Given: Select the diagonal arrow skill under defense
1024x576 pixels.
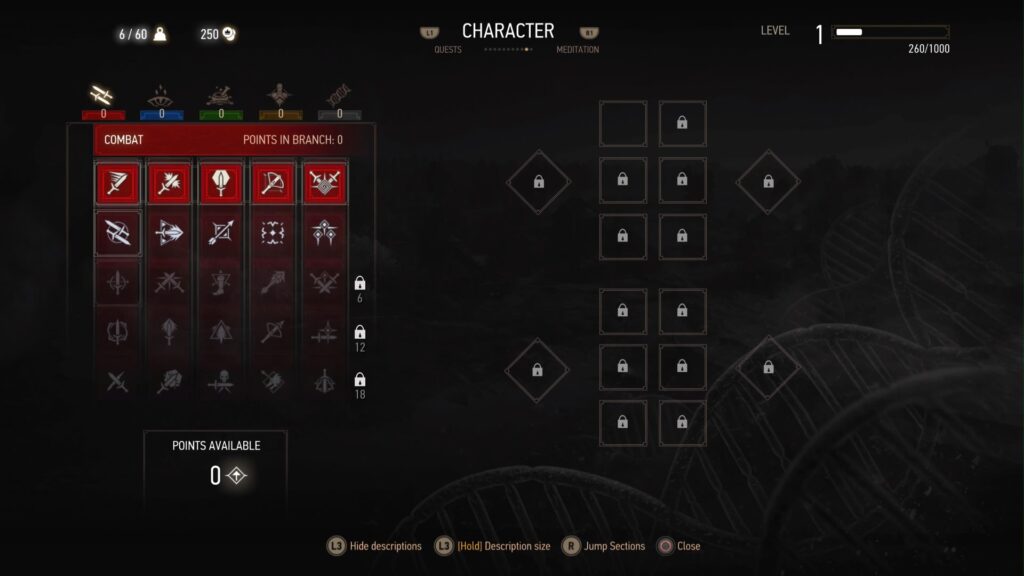Looking at the screenshot, I should [x=221, y=233].
